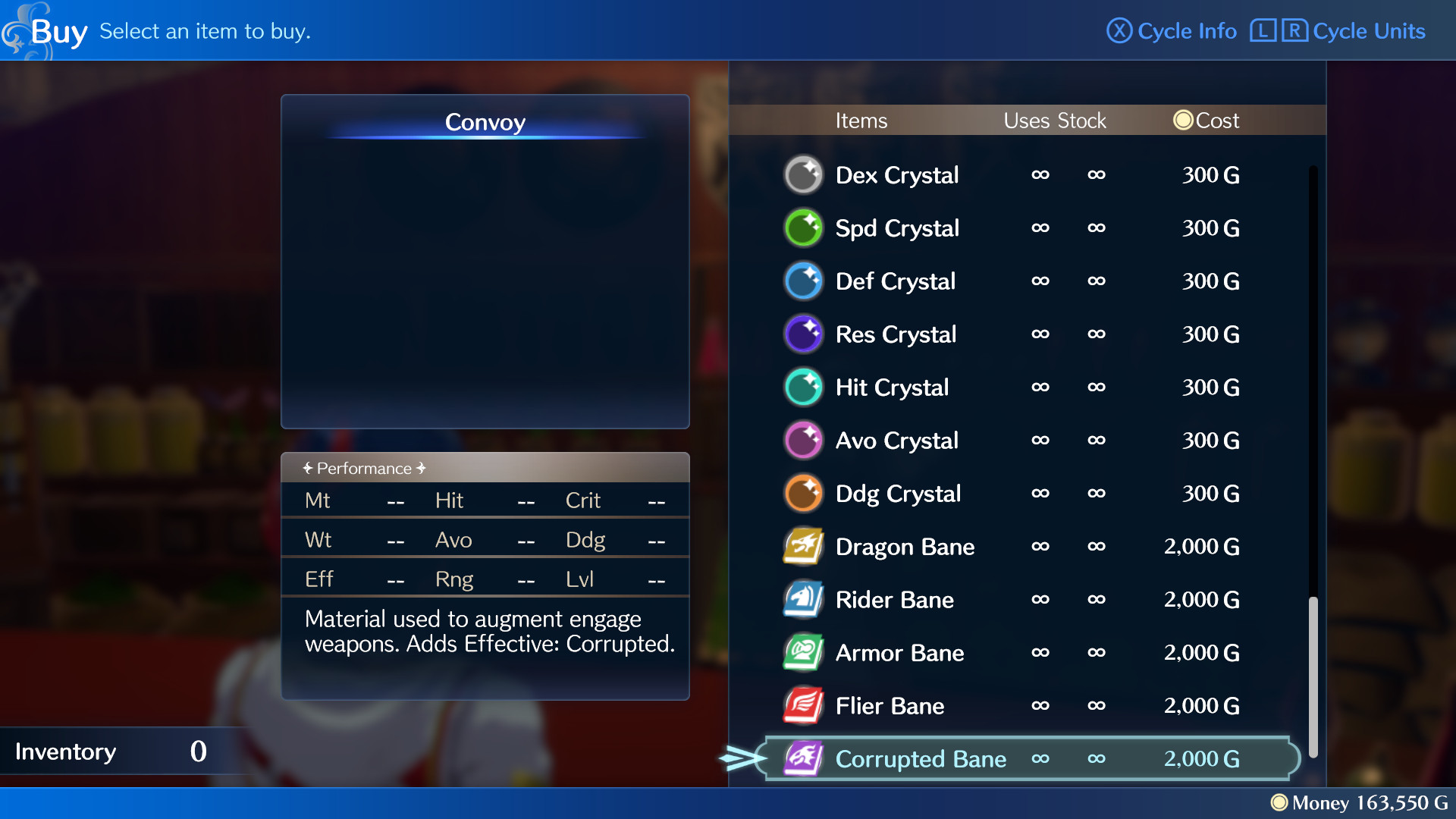Click the Flier Bane red wing icon

803,705
